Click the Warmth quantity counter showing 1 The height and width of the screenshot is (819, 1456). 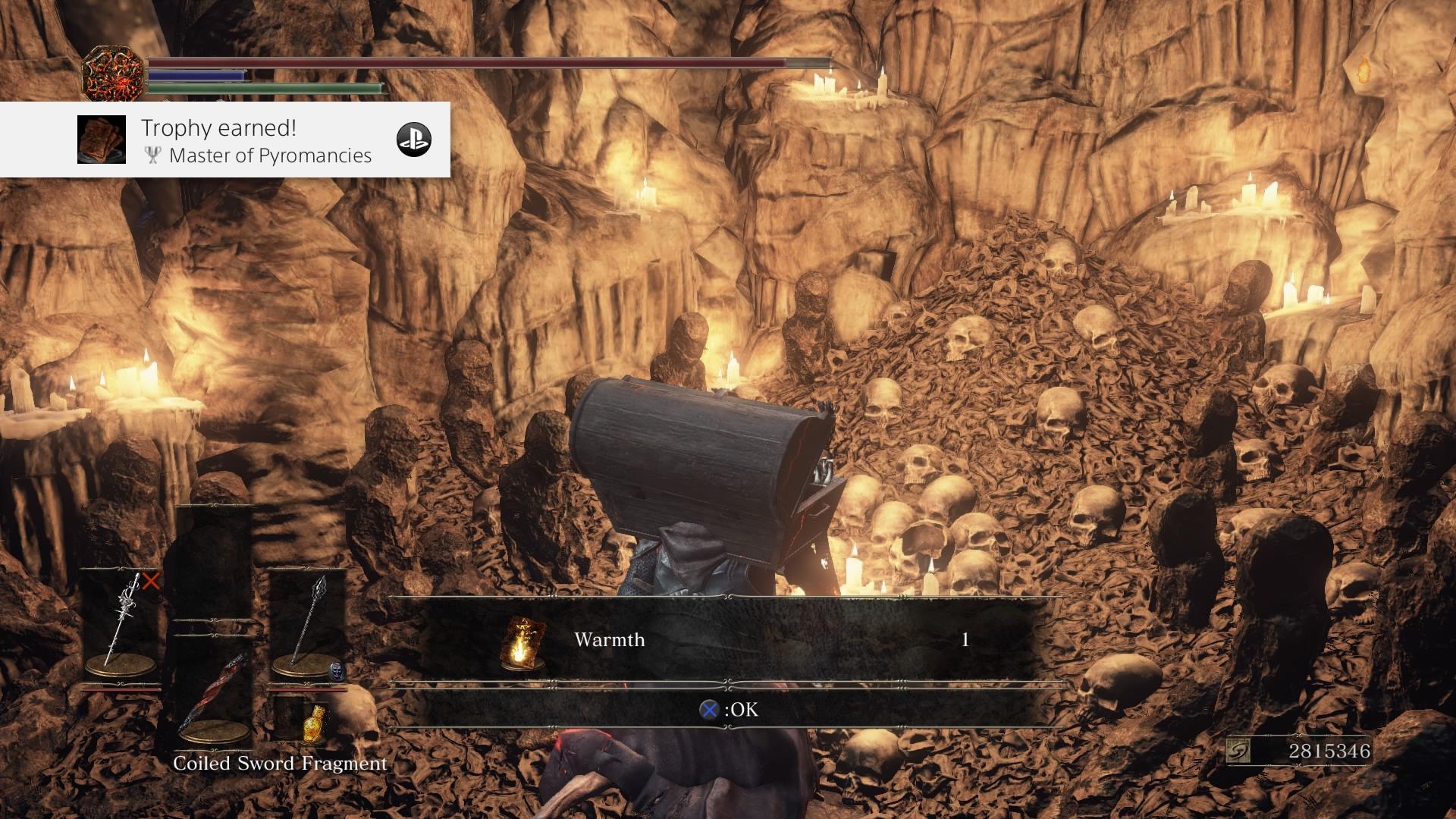(964, 639)
